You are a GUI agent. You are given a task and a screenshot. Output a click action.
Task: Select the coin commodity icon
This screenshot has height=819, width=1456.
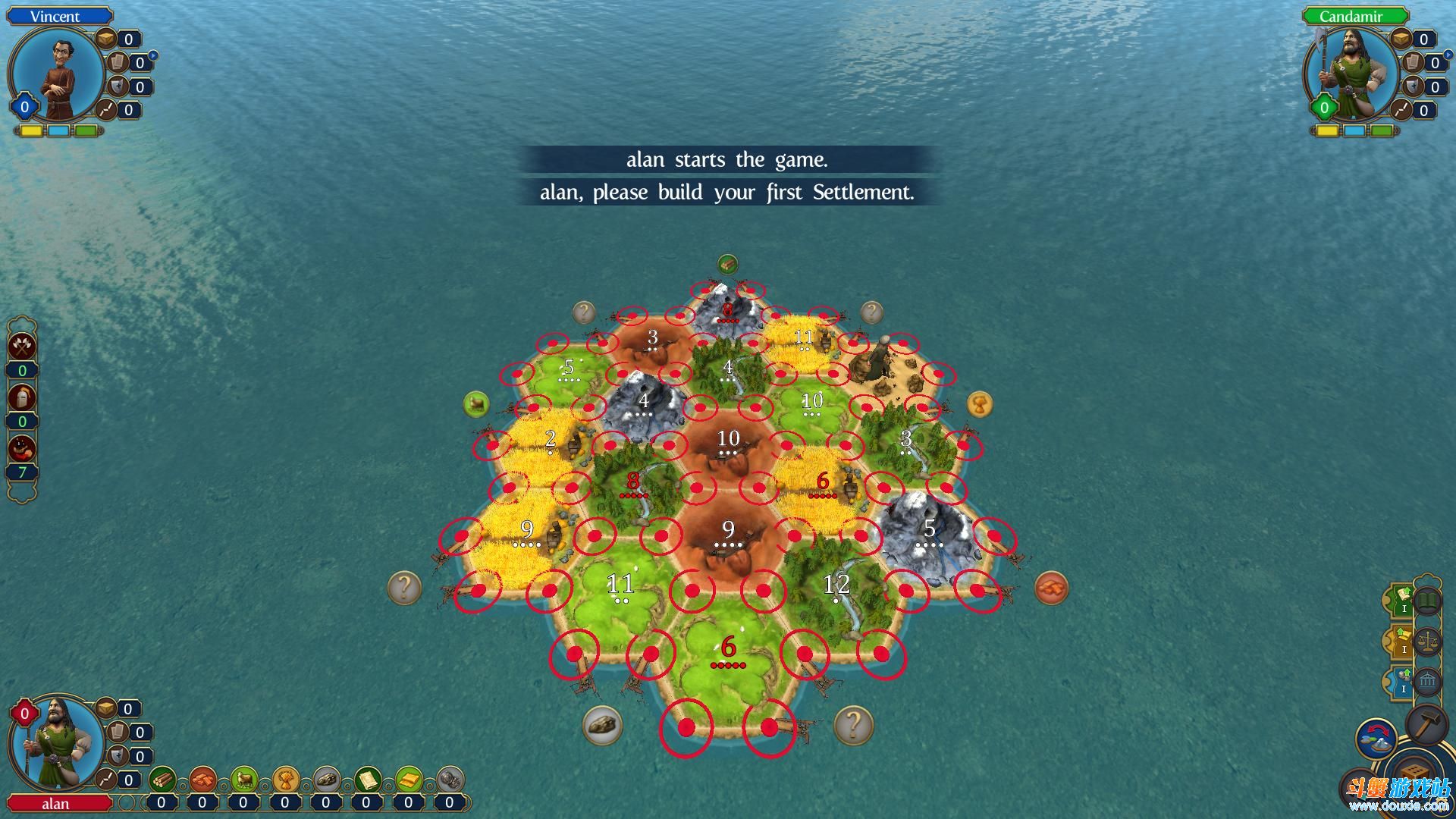pos(409,779)
